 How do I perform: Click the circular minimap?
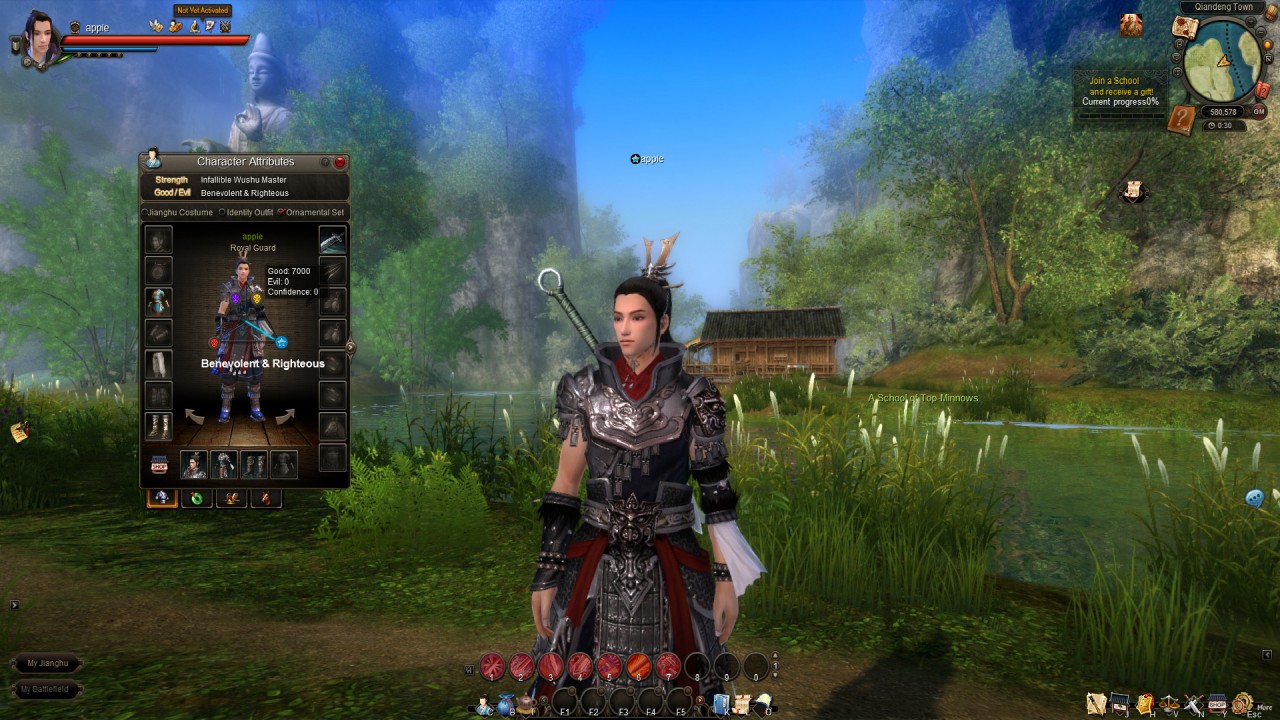[x=1222, y=62]
